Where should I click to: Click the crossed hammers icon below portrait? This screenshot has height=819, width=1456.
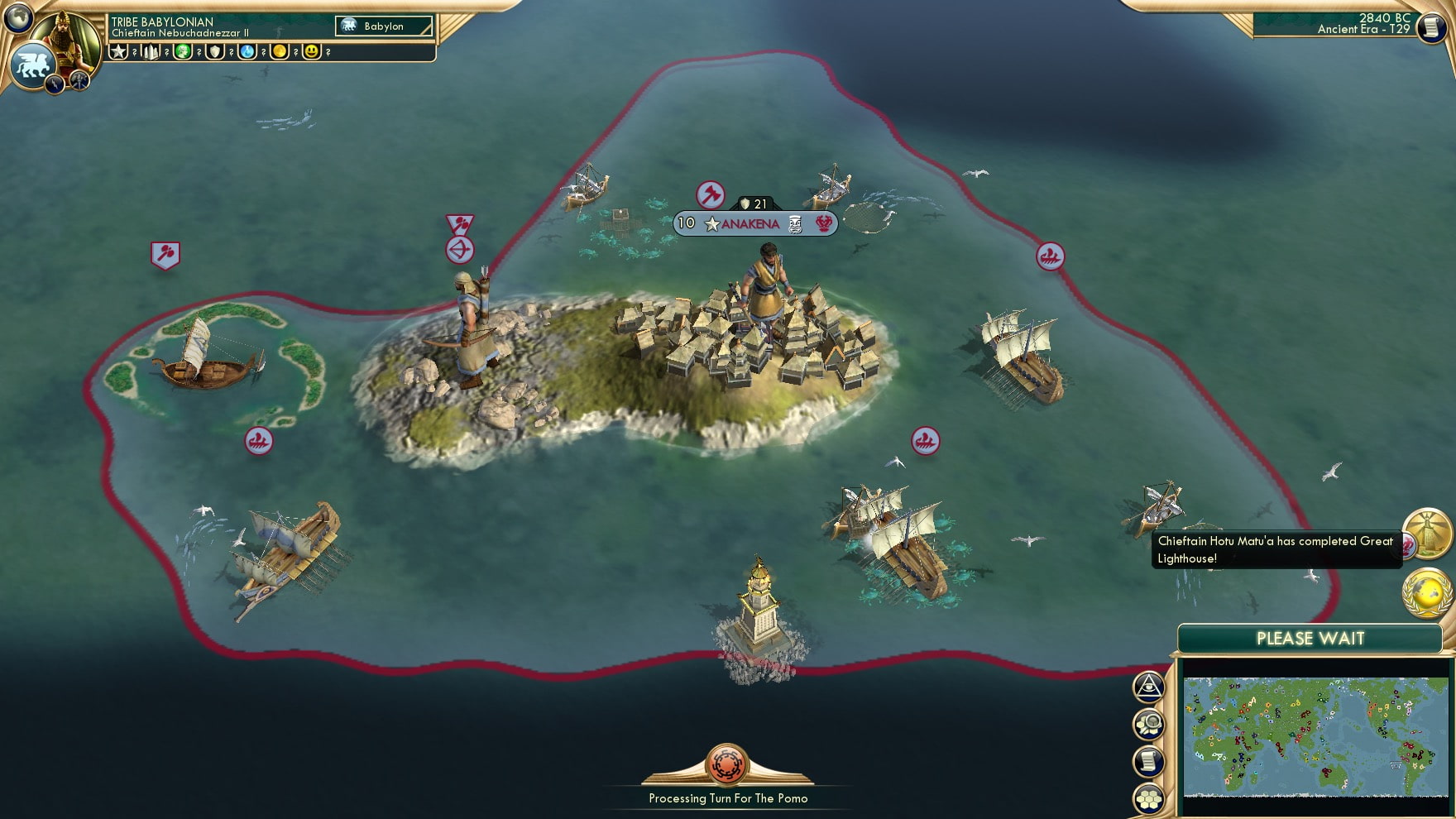pyautogui.click(x=79, y=80)
